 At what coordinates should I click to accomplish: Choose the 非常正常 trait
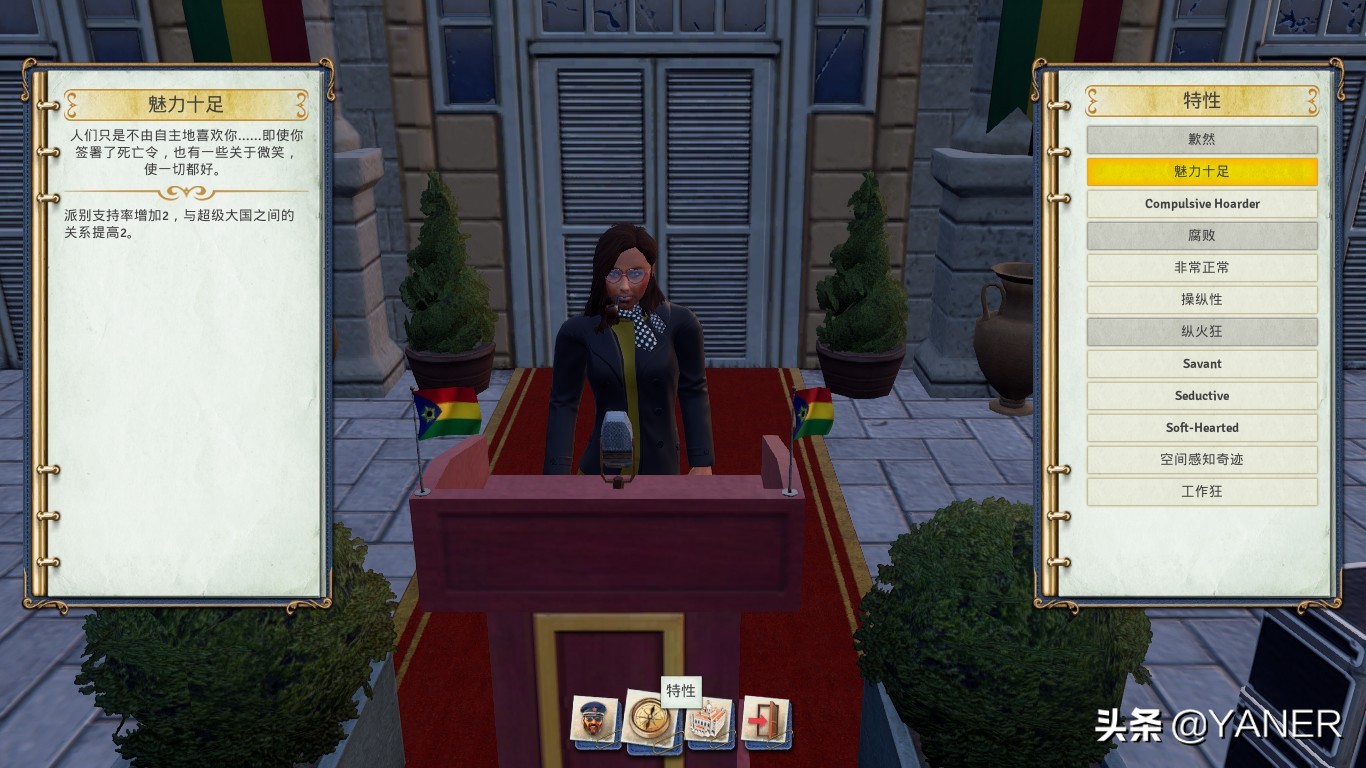tap(1201, 268)
